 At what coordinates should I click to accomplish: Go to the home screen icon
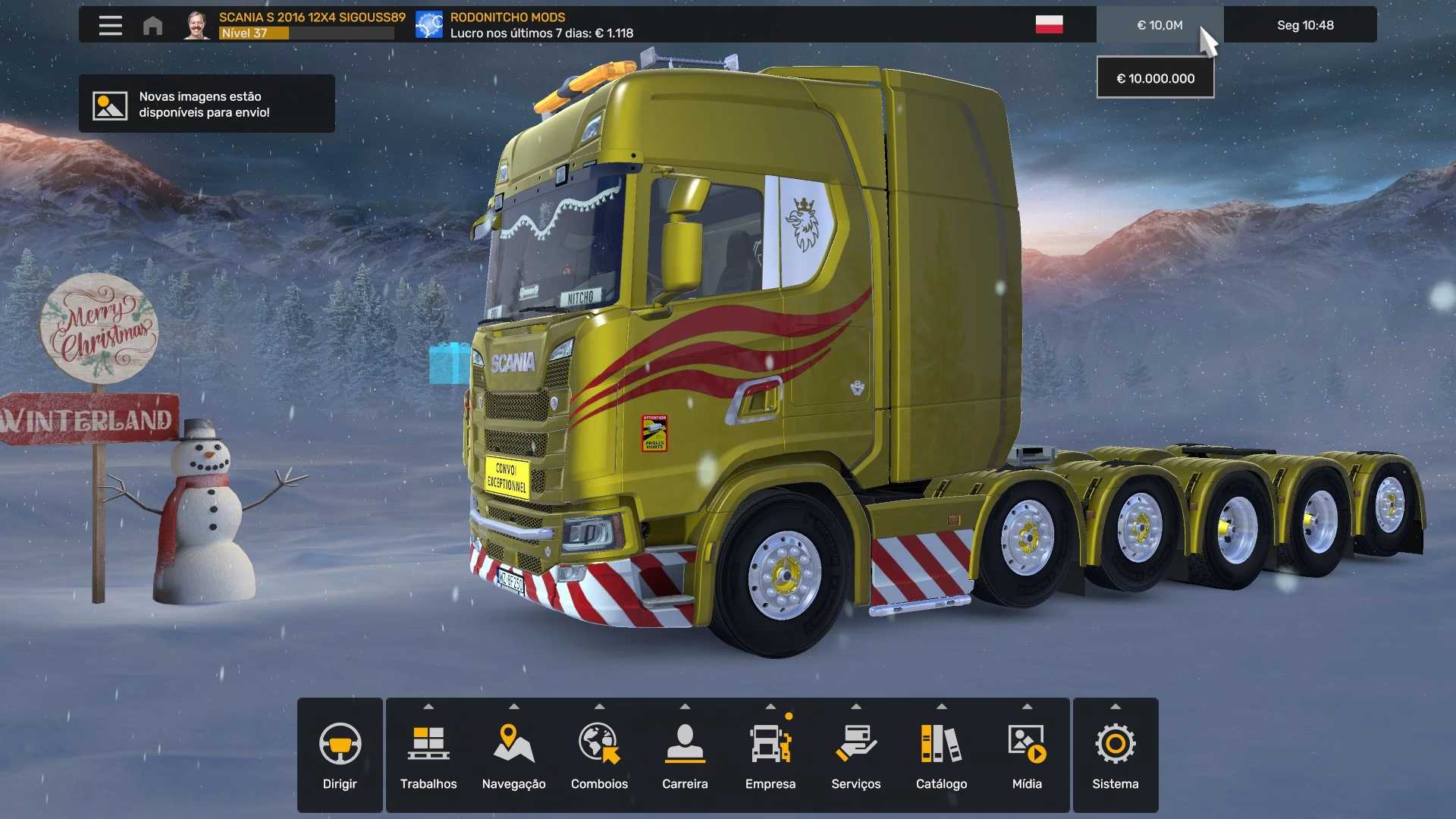coord(152,26)
